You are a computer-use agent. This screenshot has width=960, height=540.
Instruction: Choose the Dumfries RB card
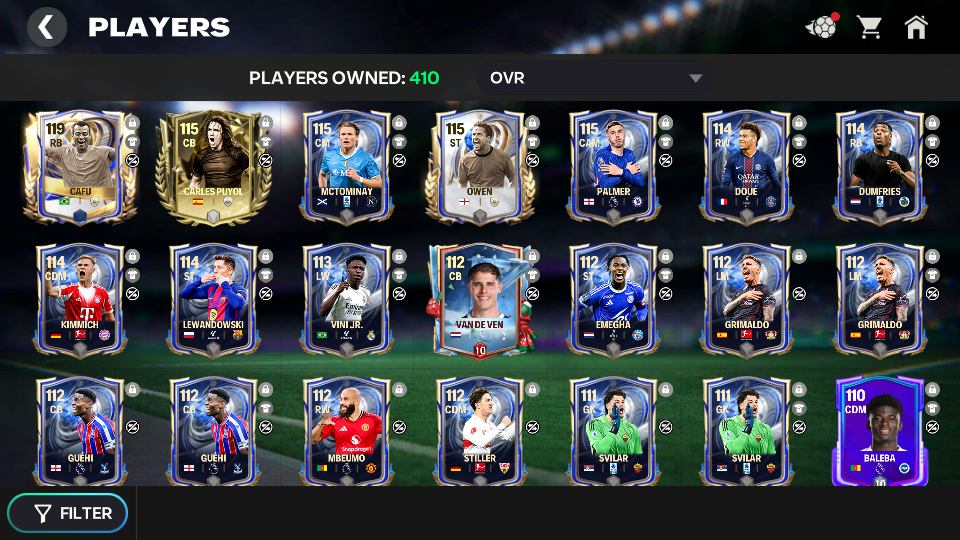(x=879, y=165)
